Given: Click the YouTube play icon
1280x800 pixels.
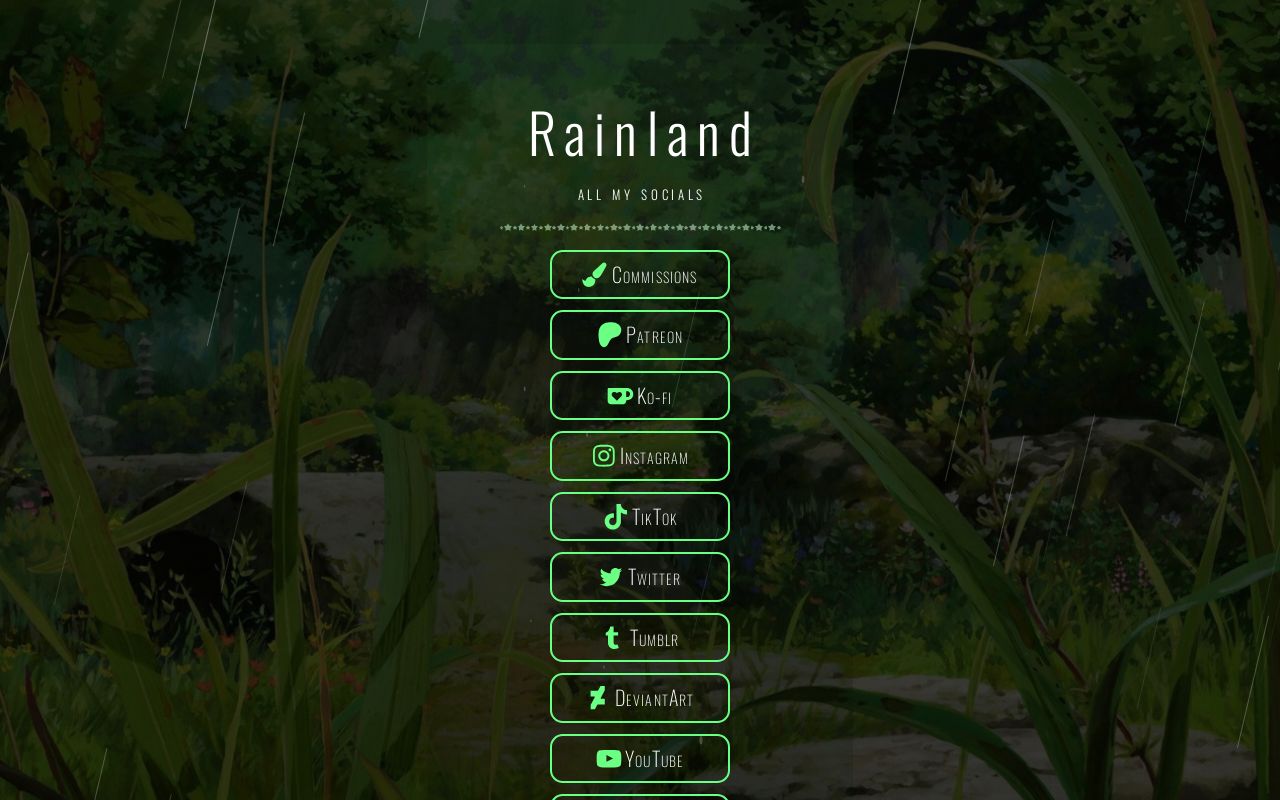Looking at the screenshot, I should [609, 759].
